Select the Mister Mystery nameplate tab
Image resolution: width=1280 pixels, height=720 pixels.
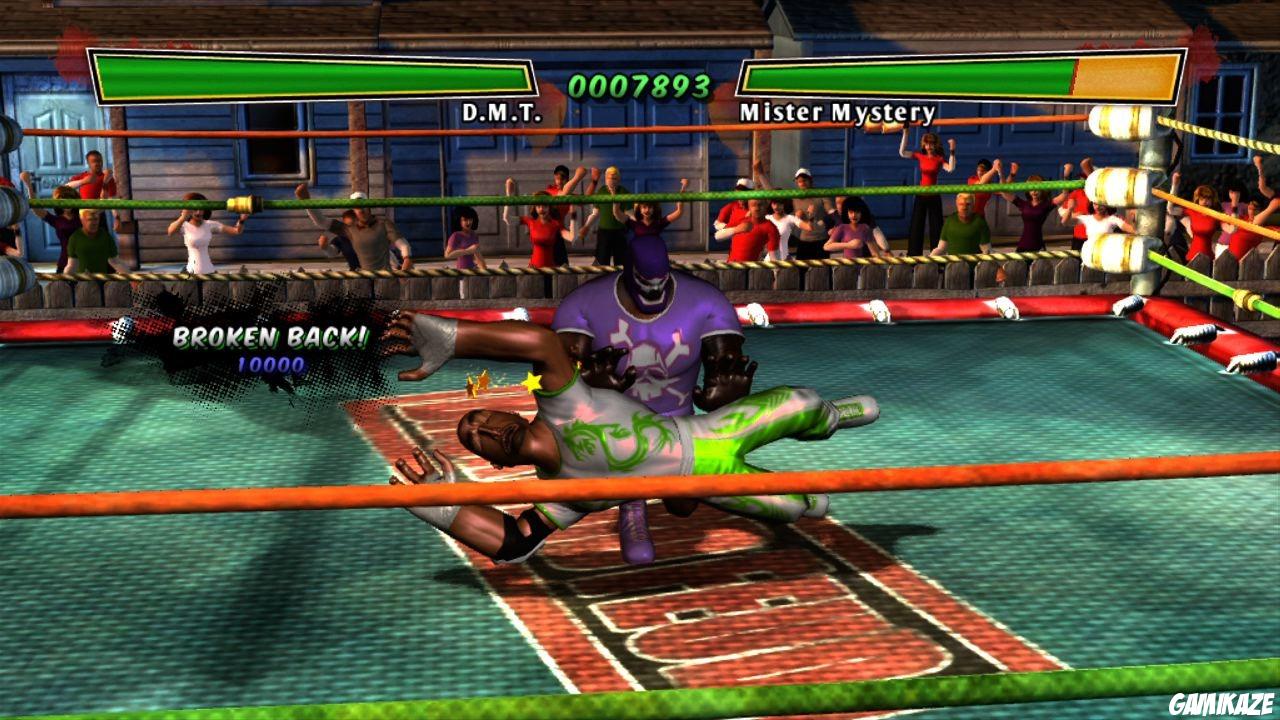836,112
